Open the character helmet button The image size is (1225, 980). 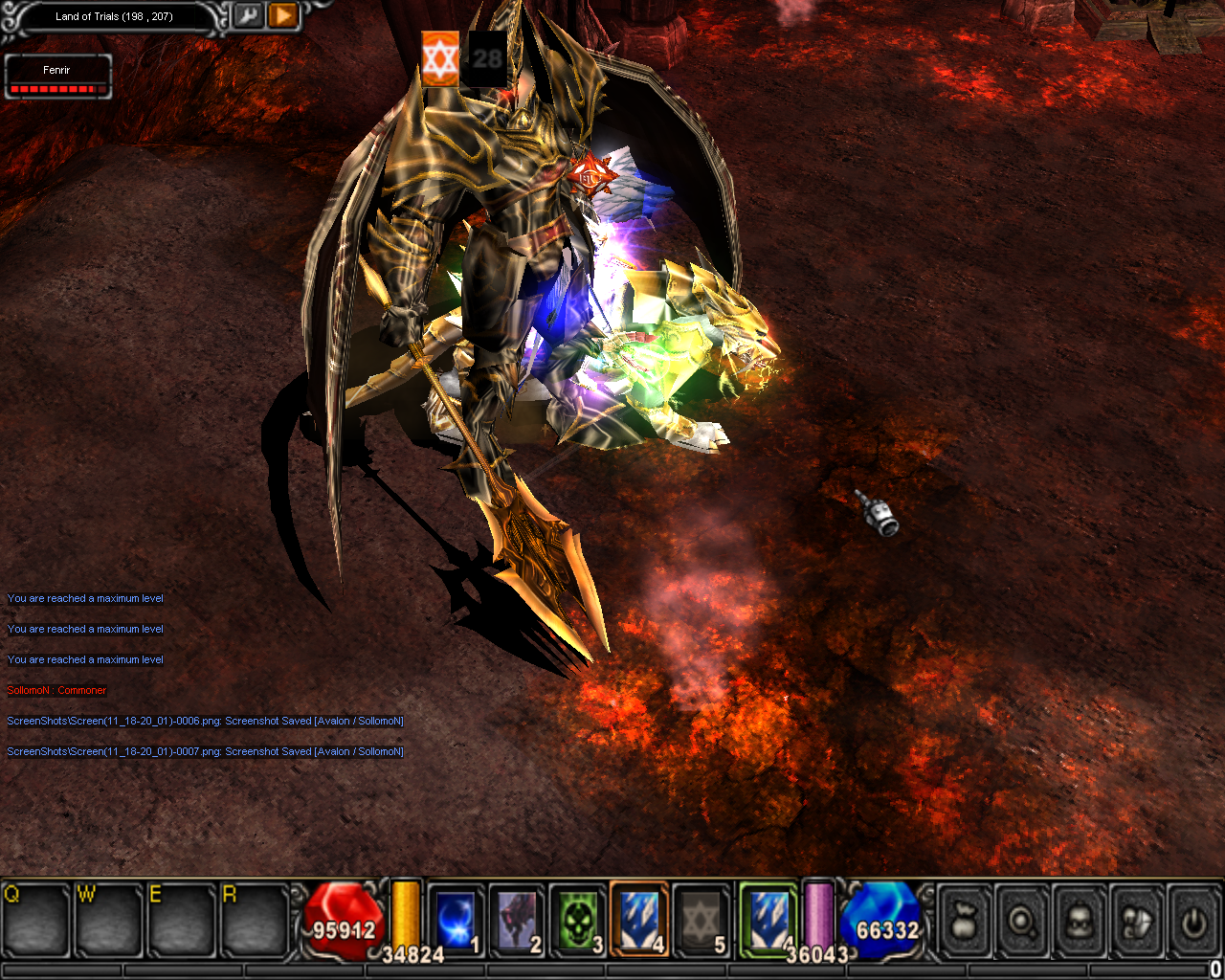coord(1080,922)
